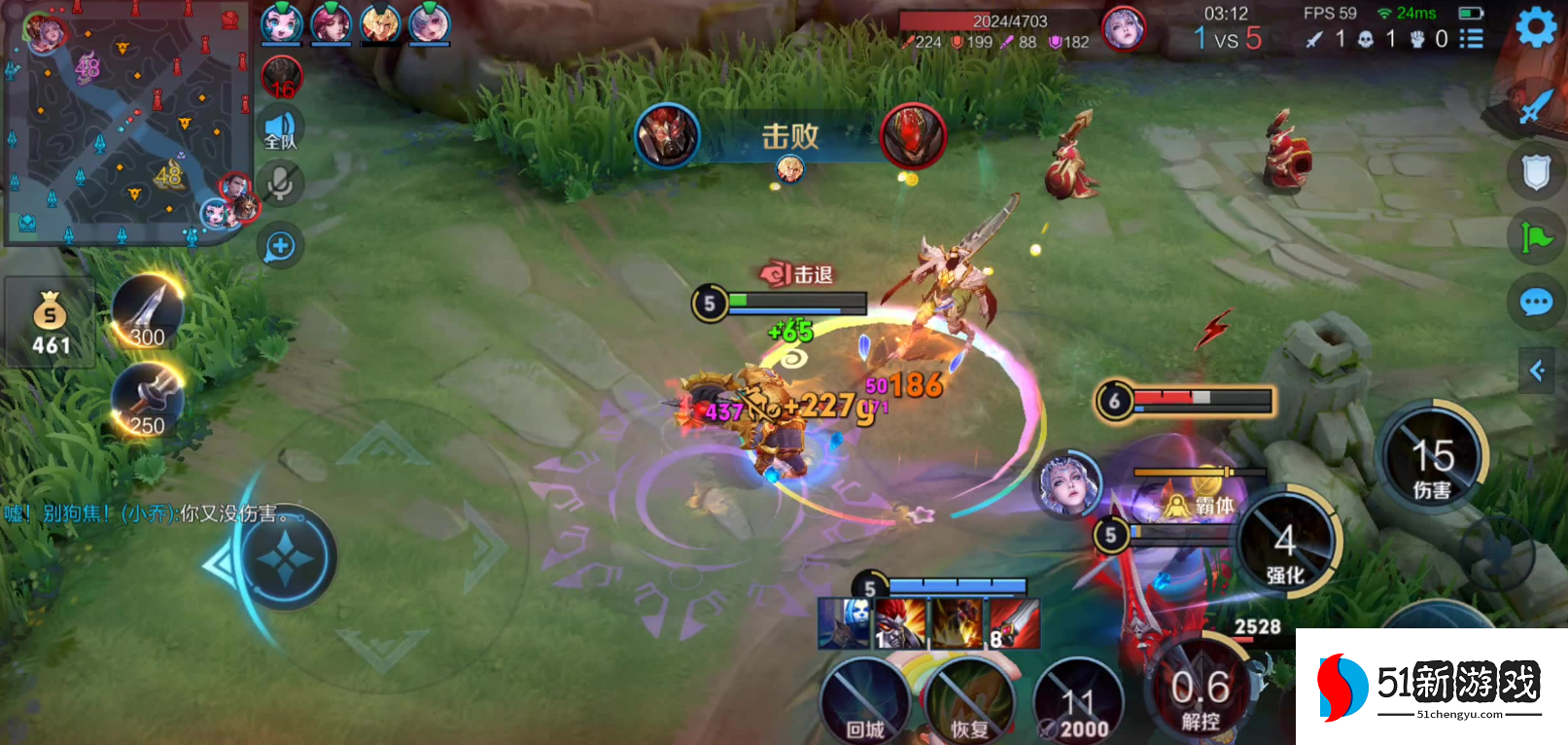Tap the 回城 recall button

864,702
